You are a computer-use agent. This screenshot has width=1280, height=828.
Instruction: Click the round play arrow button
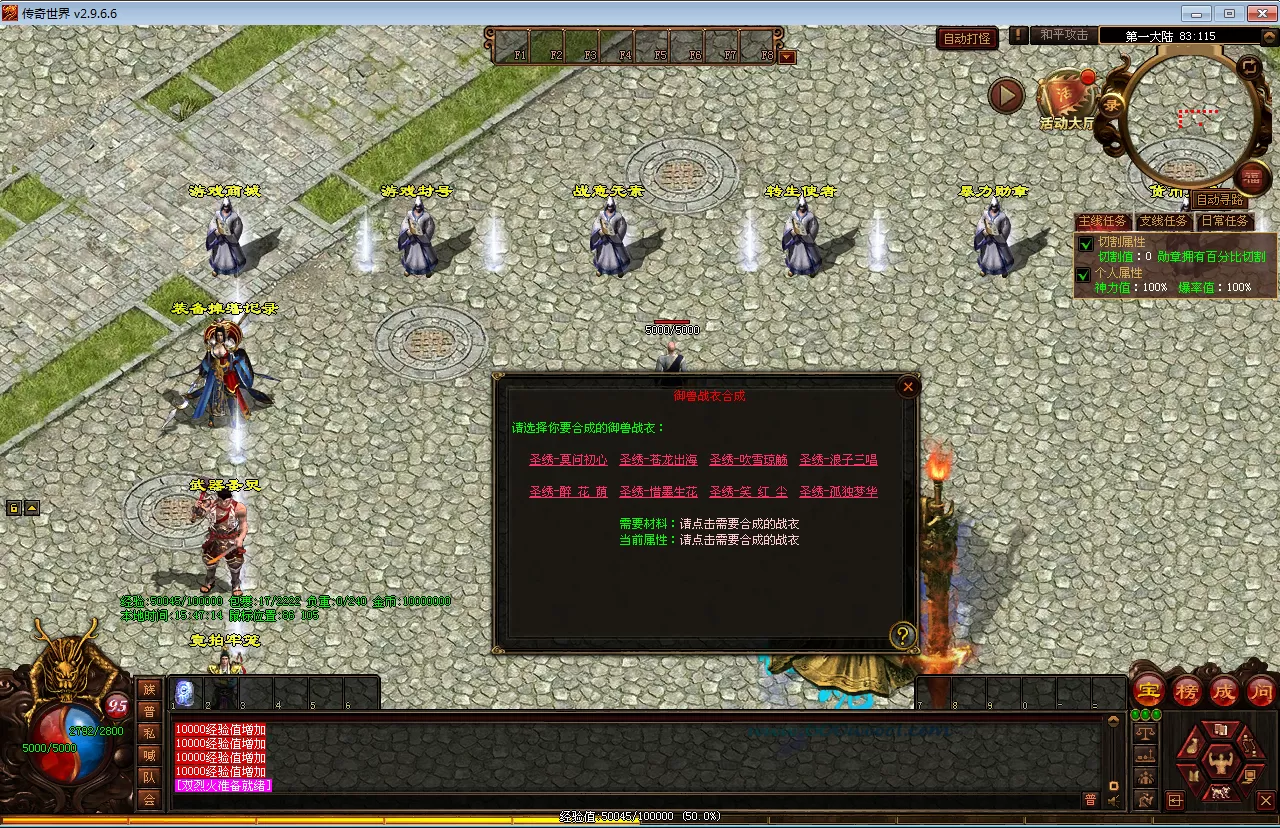coord(1006,96)
